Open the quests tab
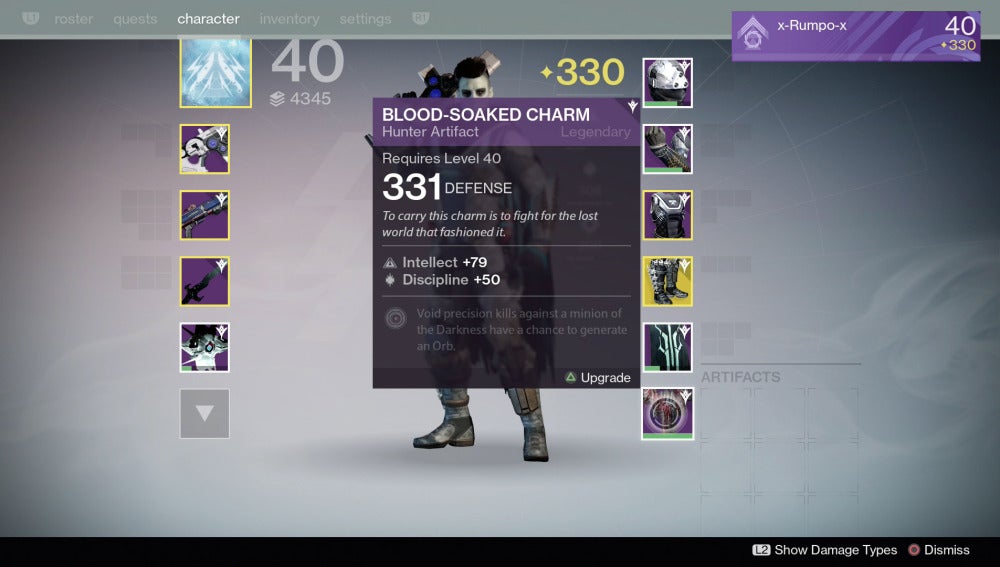This screenshot has width=1000, height=567. click(135, 19)
